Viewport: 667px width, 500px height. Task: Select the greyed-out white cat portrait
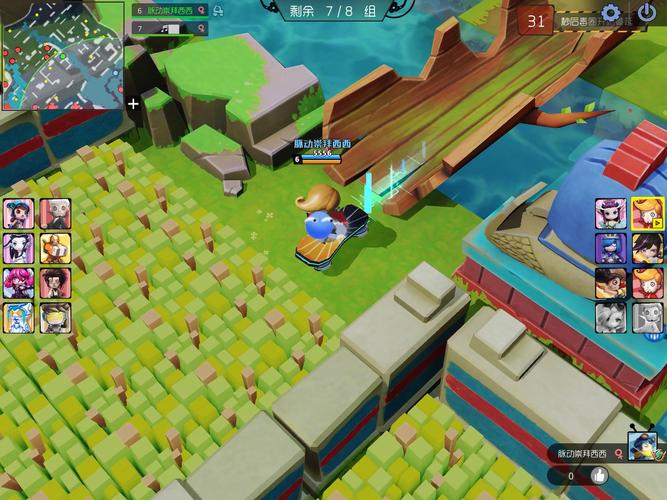pos(612,318)
